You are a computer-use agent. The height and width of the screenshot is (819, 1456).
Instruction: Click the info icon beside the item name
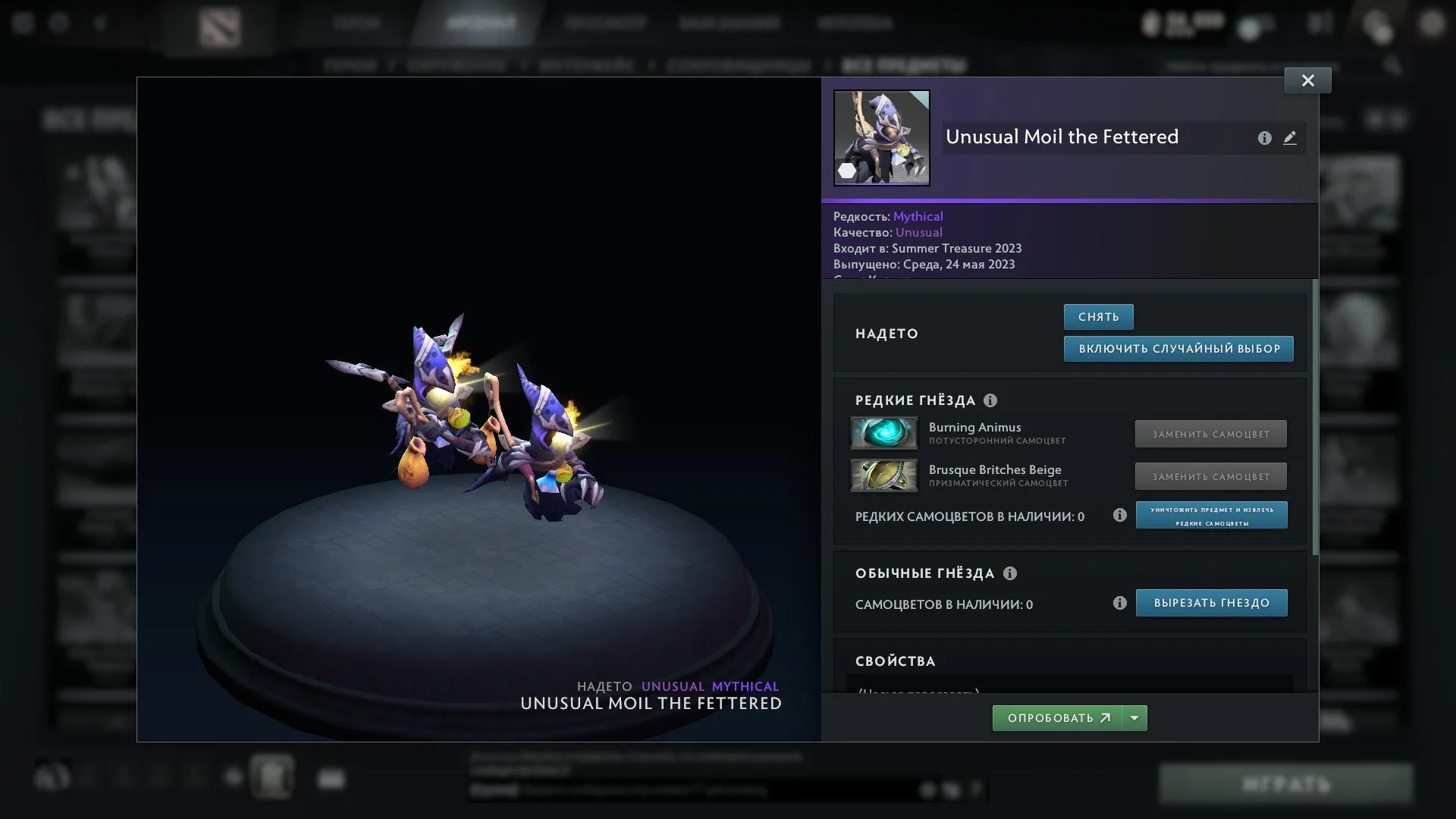pos(1263,138)
